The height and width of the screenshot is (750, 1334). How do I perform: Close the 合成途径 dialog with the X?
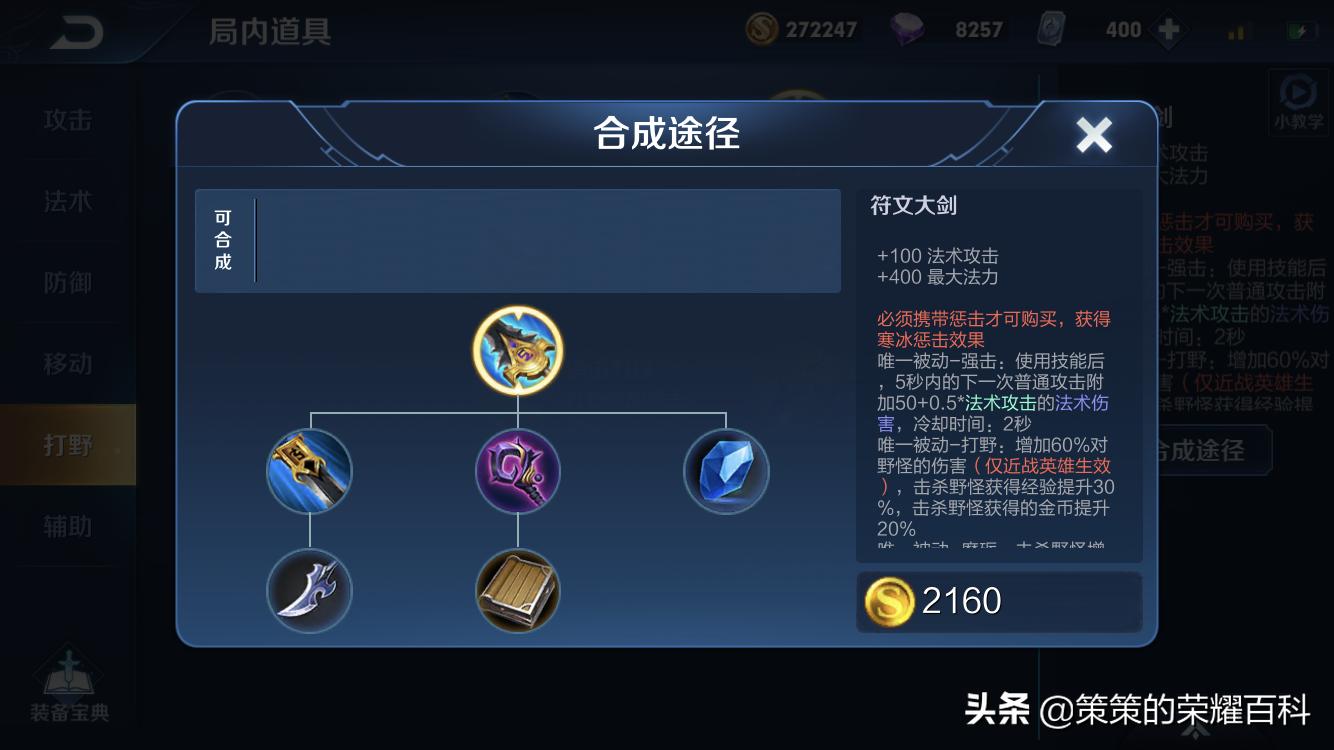1093,134
